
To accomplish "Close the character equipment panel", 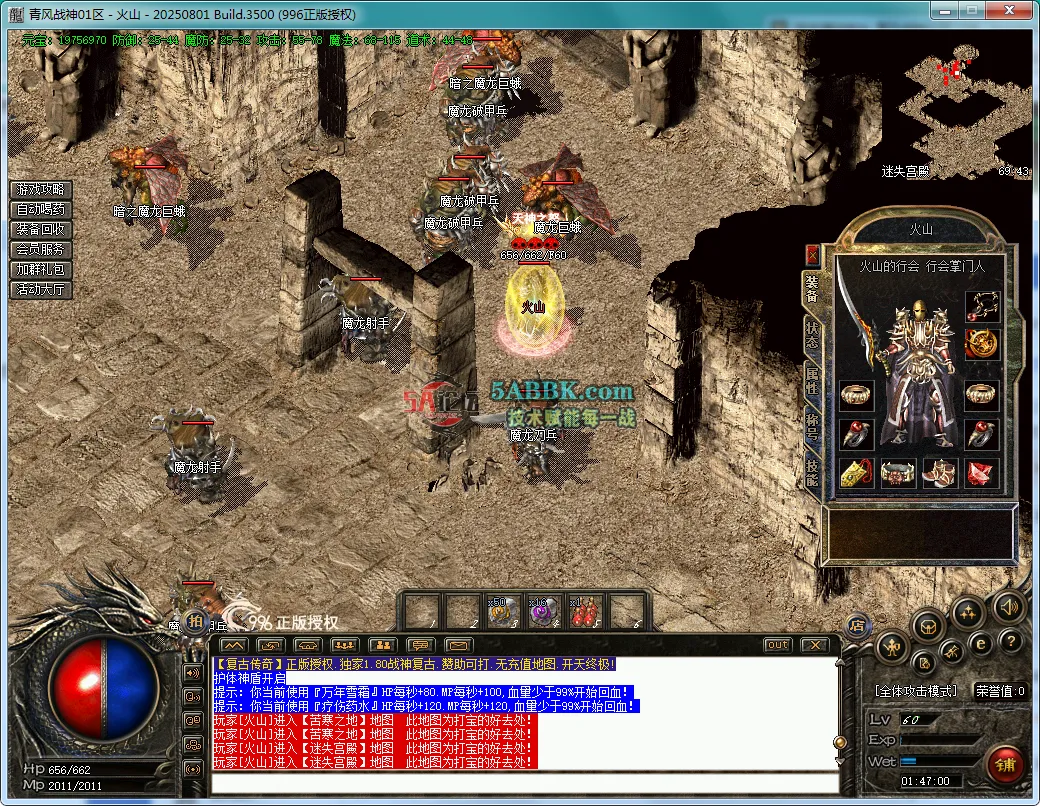I will [x=812, y=254].
